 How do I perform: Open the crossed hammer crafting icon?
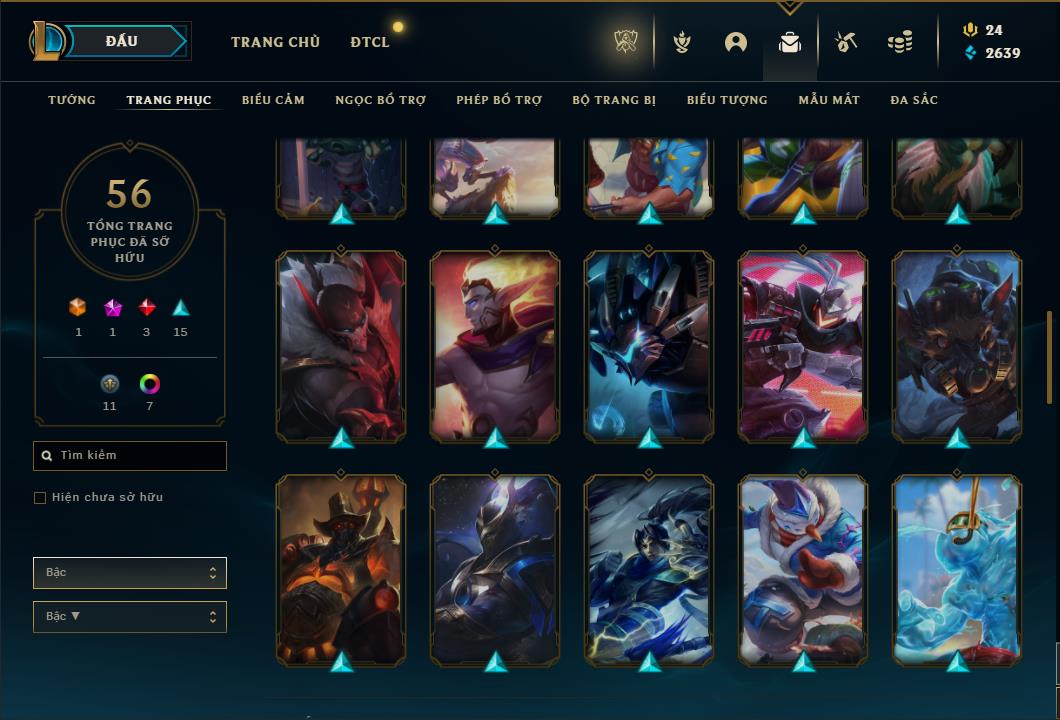point(846,42)
